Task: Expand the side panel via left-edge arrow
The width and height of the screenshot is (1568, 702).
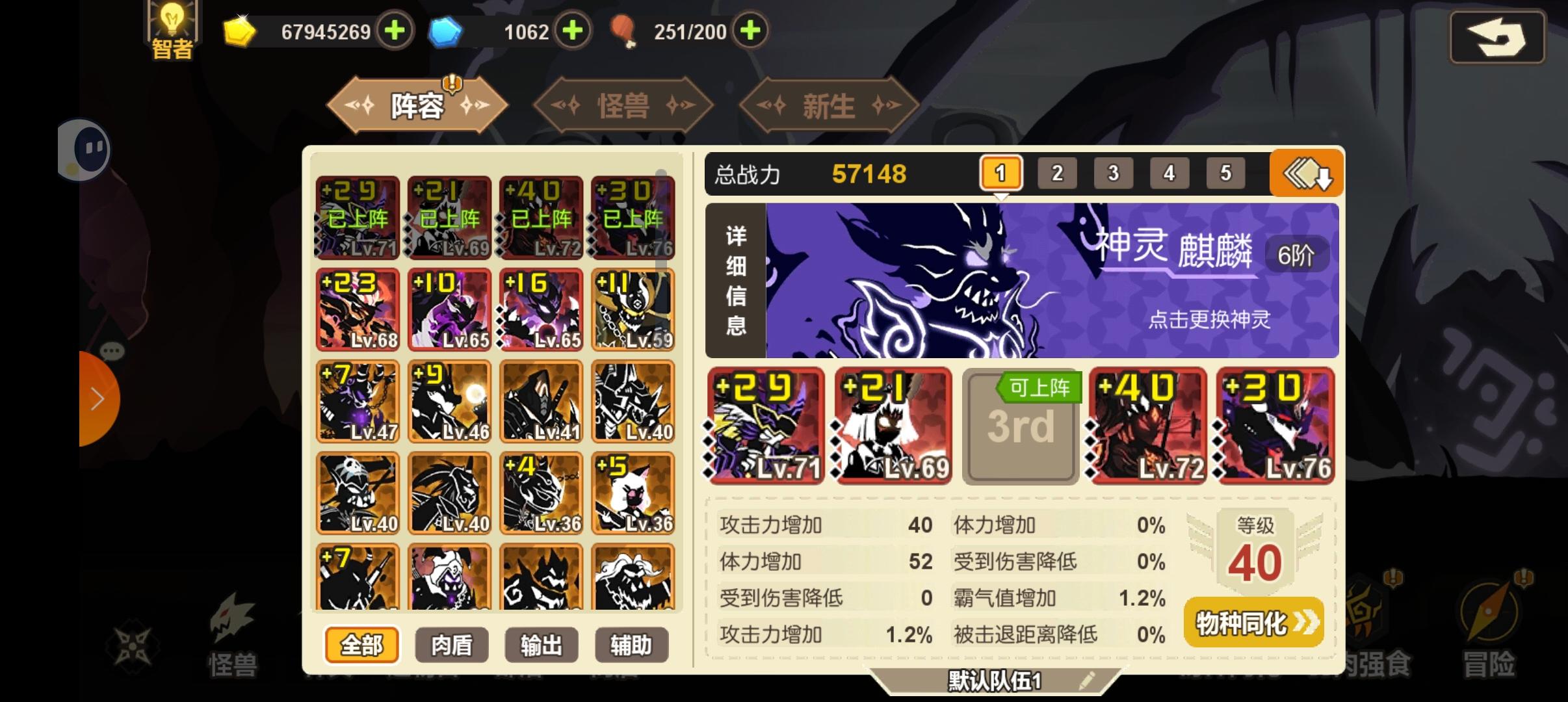Action: pos(98,399)
